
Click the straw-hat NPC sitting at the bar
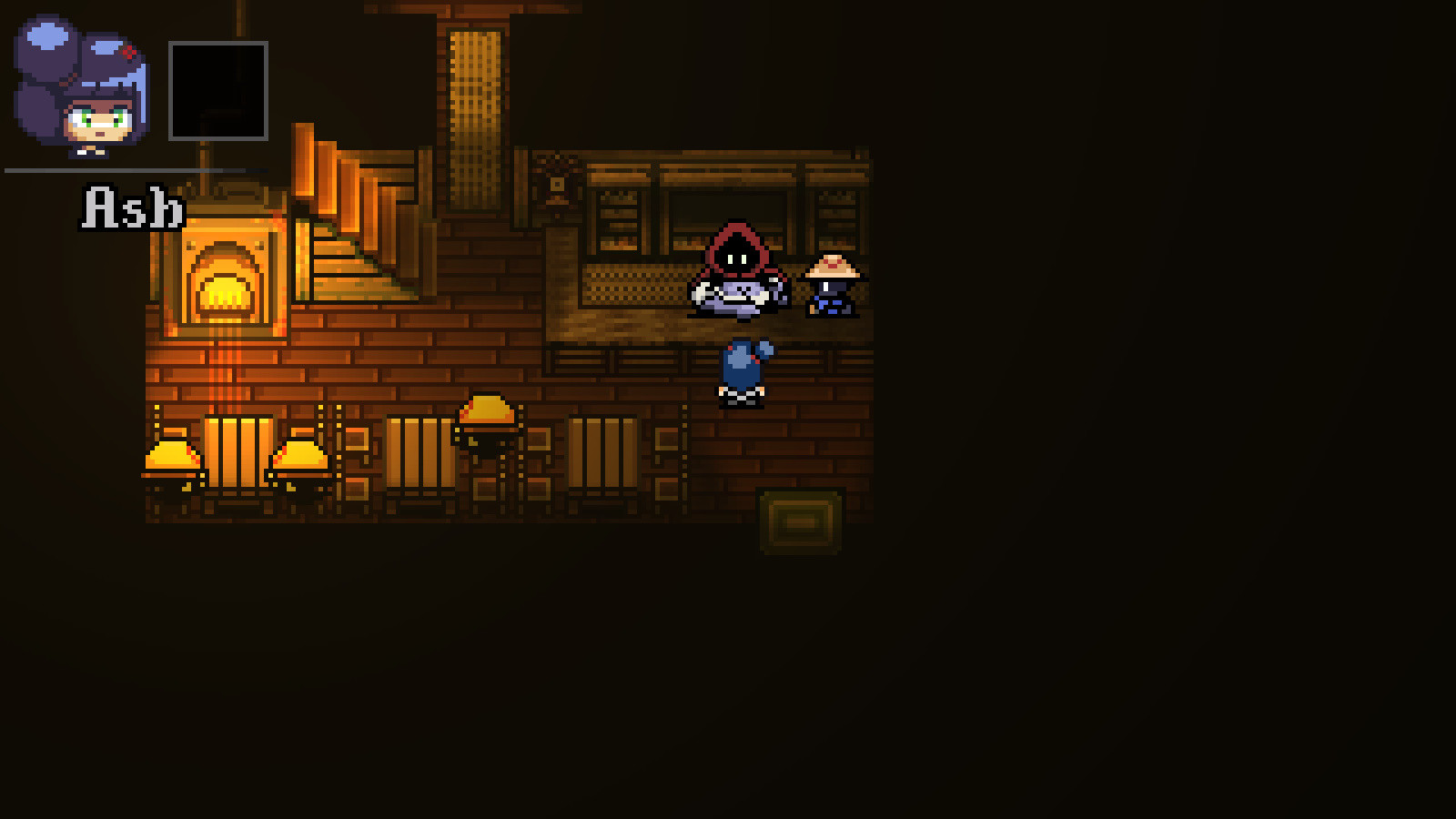pos(833,287)
